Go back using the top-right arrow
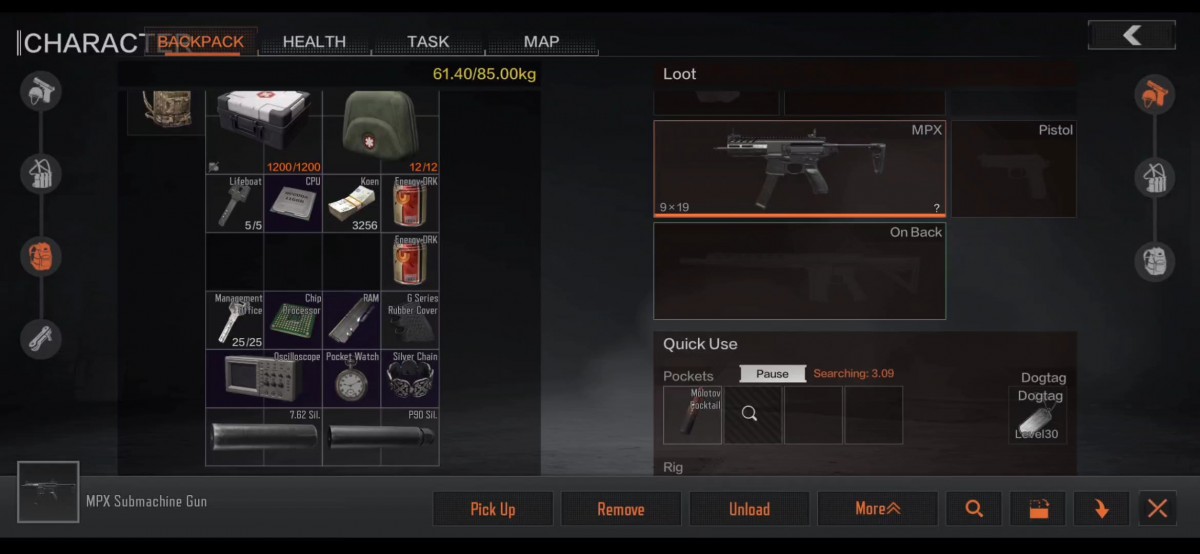The image size is (1200, 554). pyautogui.click(x=1131, y=36)
